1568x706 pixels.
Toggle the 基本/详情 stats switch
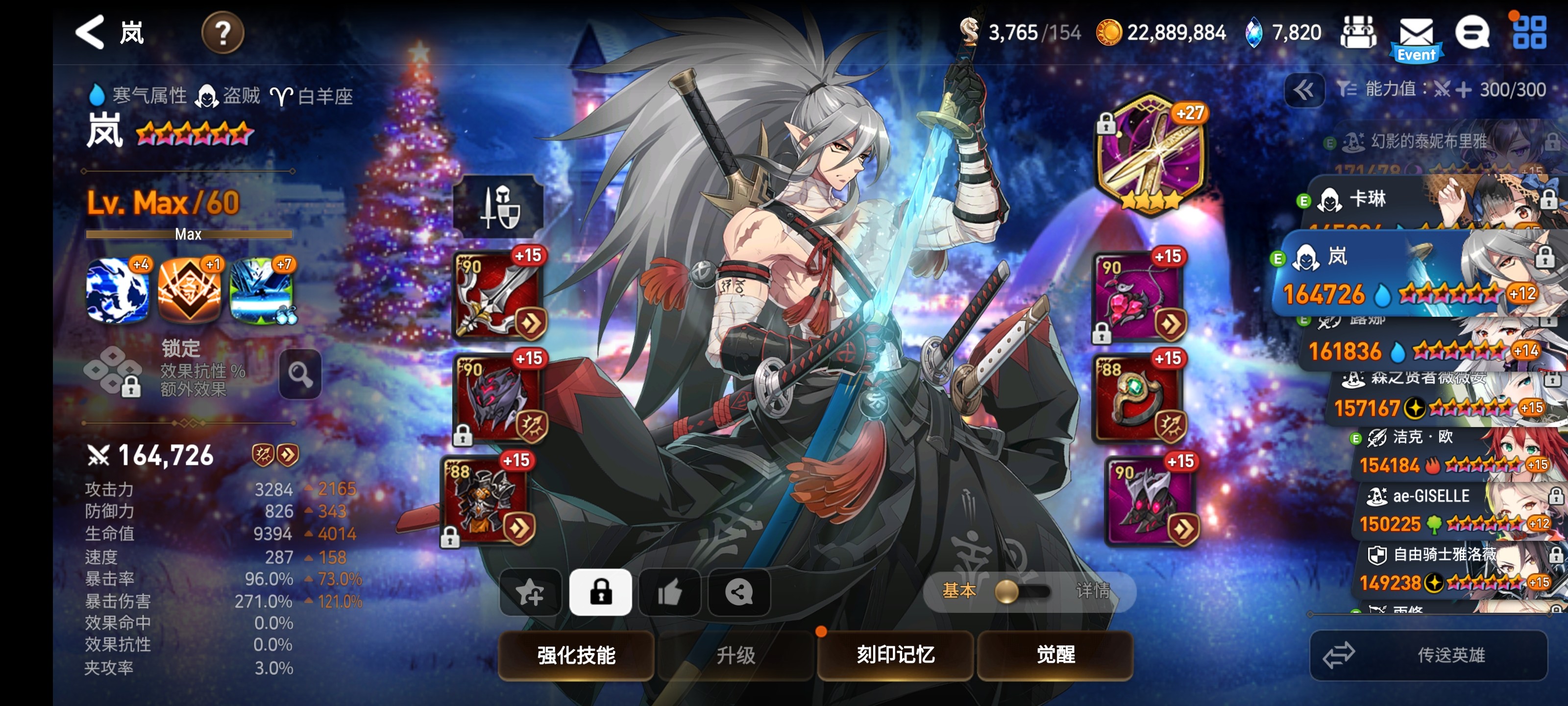point(1023,591)
